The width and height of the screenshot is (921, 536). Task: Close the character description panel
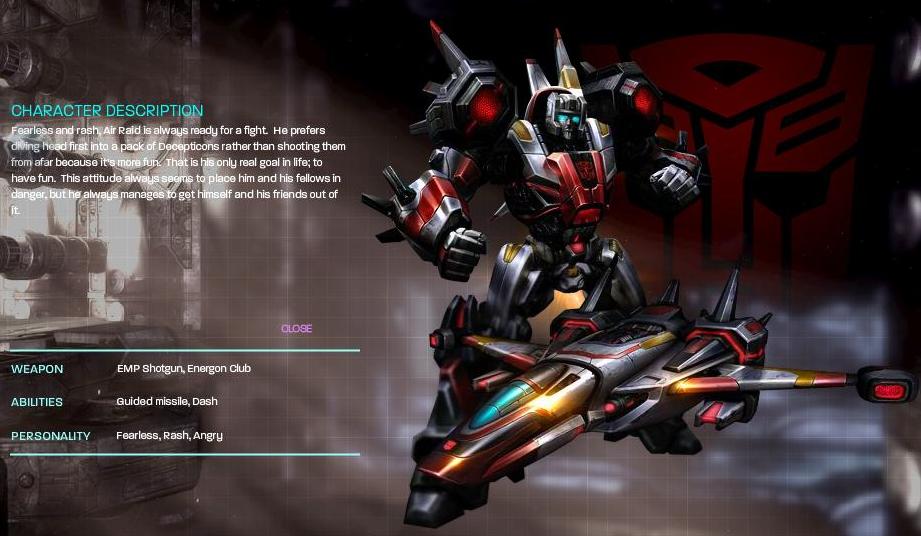(296, 329)
